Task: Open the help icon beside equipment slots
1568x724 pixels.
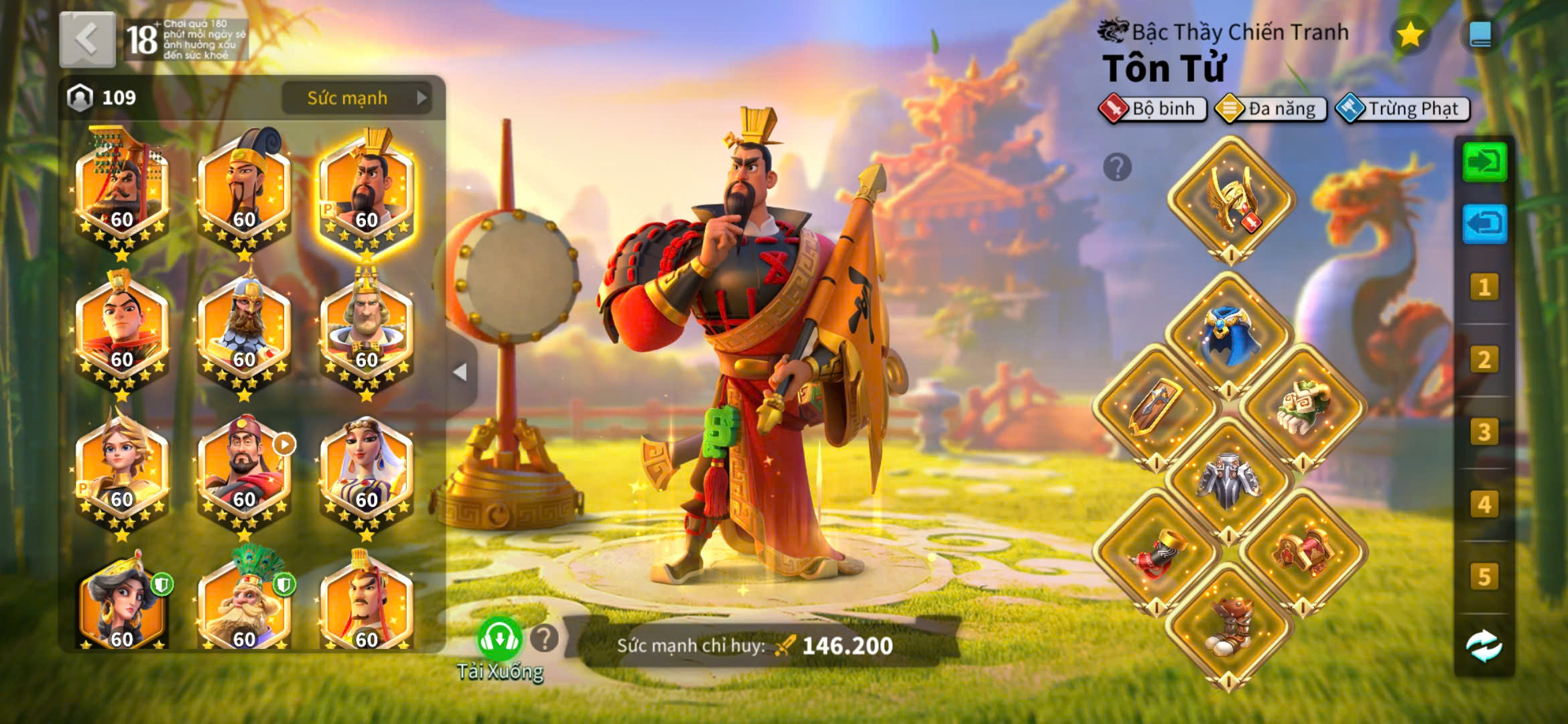Action: click(1117, 167)
